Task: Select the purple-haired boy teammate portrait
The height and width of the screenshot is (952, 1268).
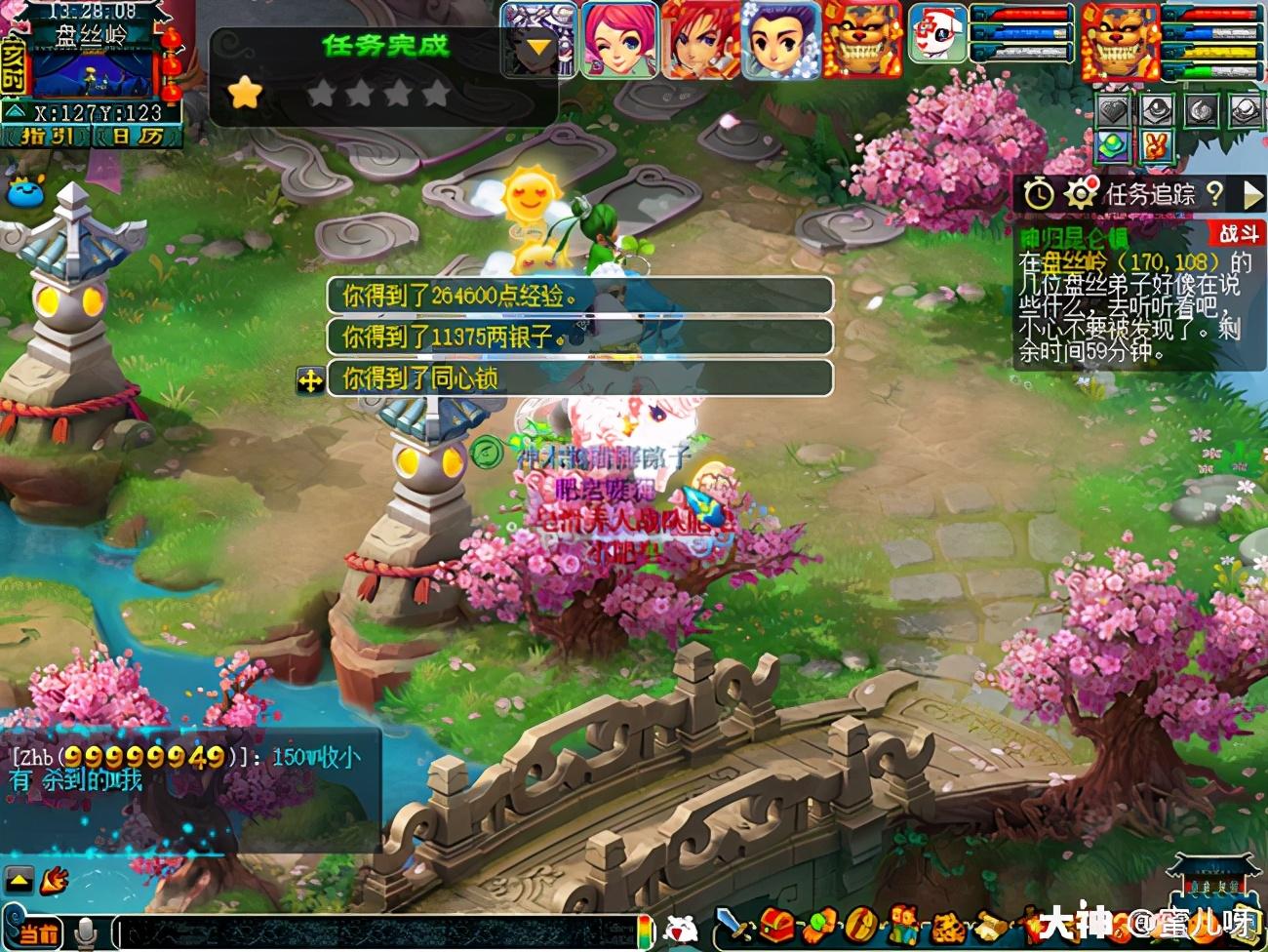Action: tap(779, 40)
